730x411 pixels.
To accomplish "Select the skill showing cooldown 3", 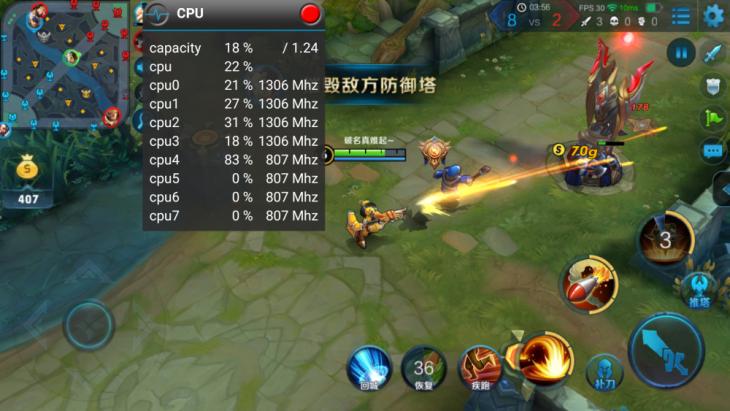I will click(x=665, y=238).
